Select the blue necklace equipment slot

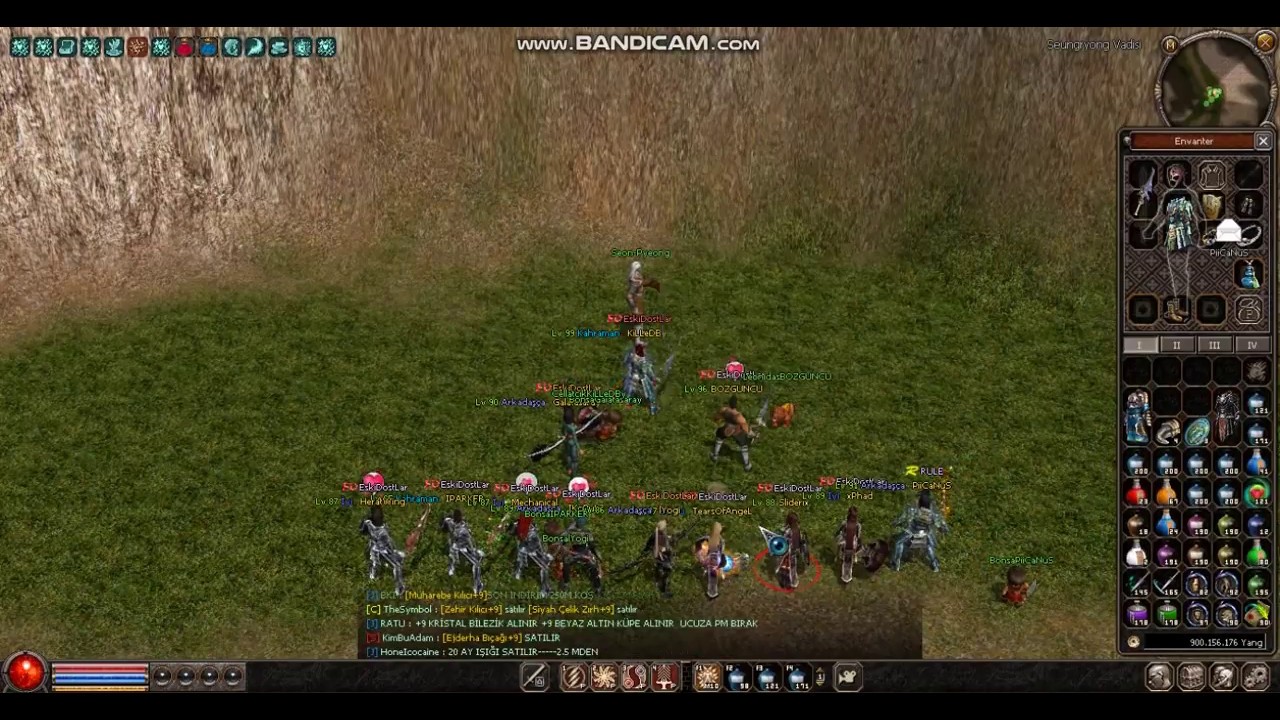tap(1247, 275)
